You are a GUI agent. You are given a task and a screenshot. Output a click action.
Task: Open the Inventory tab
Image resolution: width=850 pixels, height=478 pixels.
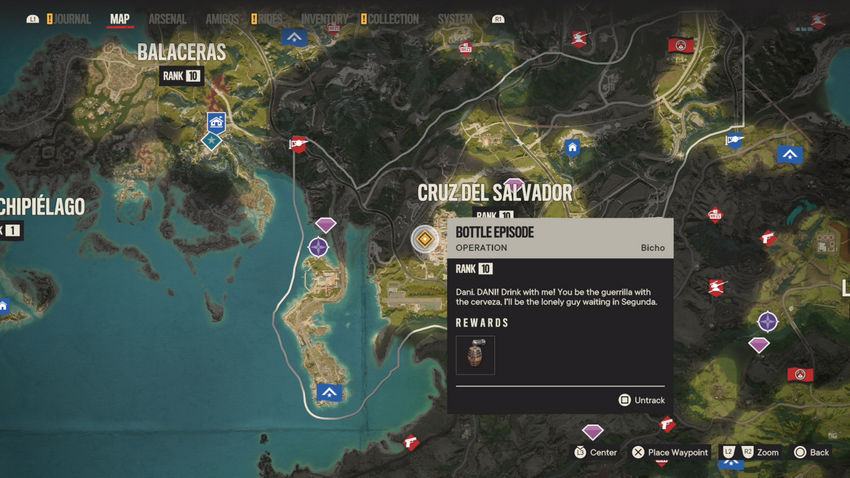(x=324, y=18)
